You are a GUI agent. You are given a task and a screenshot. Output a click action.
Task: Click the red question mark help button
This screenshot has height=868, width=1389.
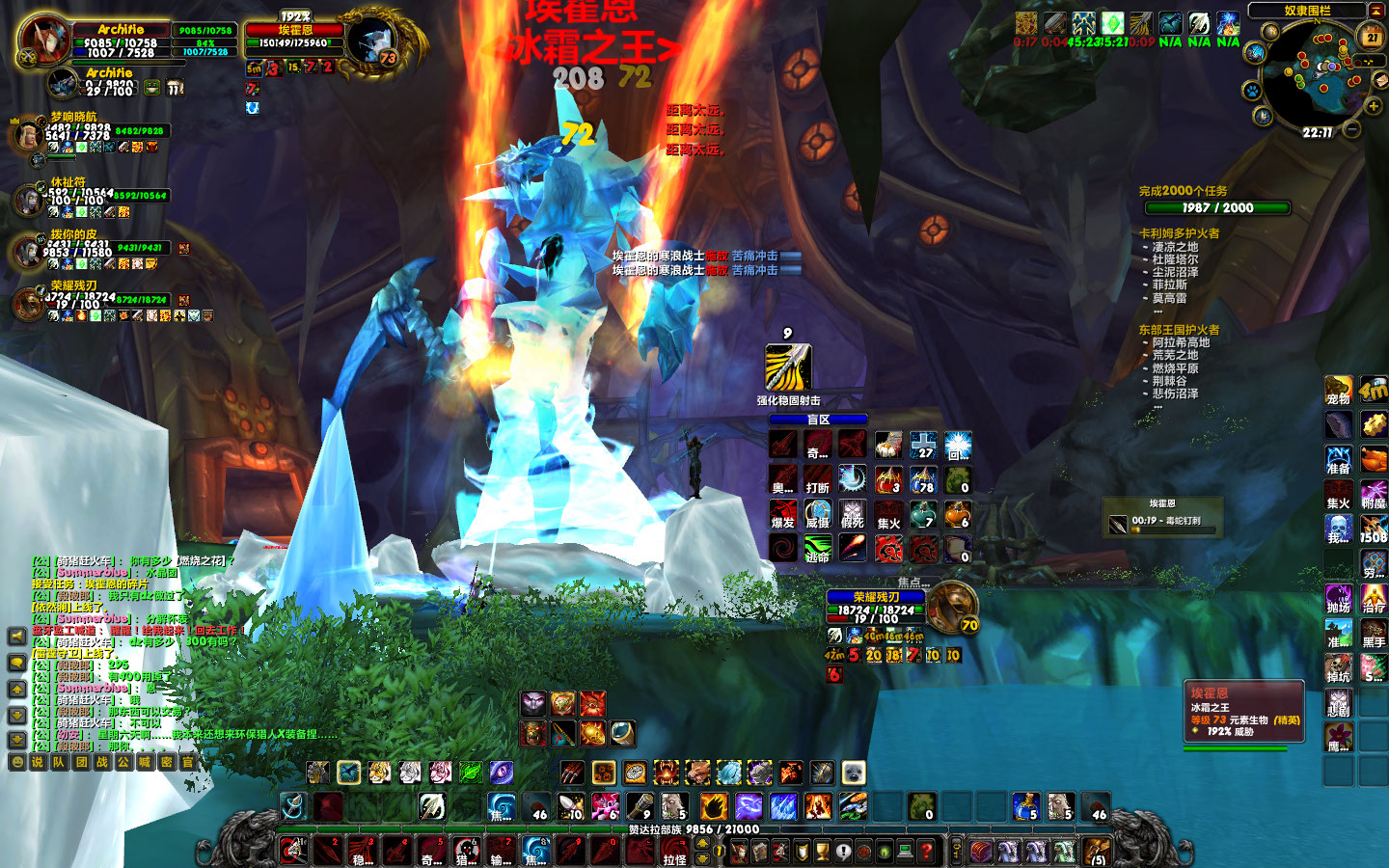[x=926, y=851]
